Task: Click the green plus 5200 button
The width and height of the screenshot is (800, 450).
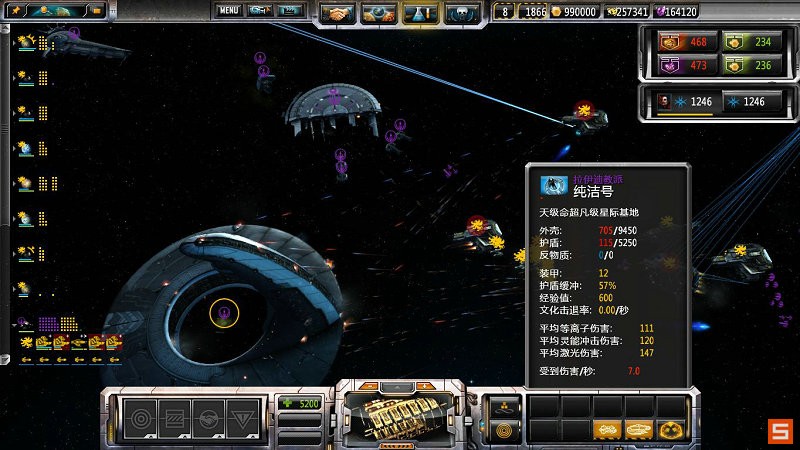Action: [x=300, y=403]
